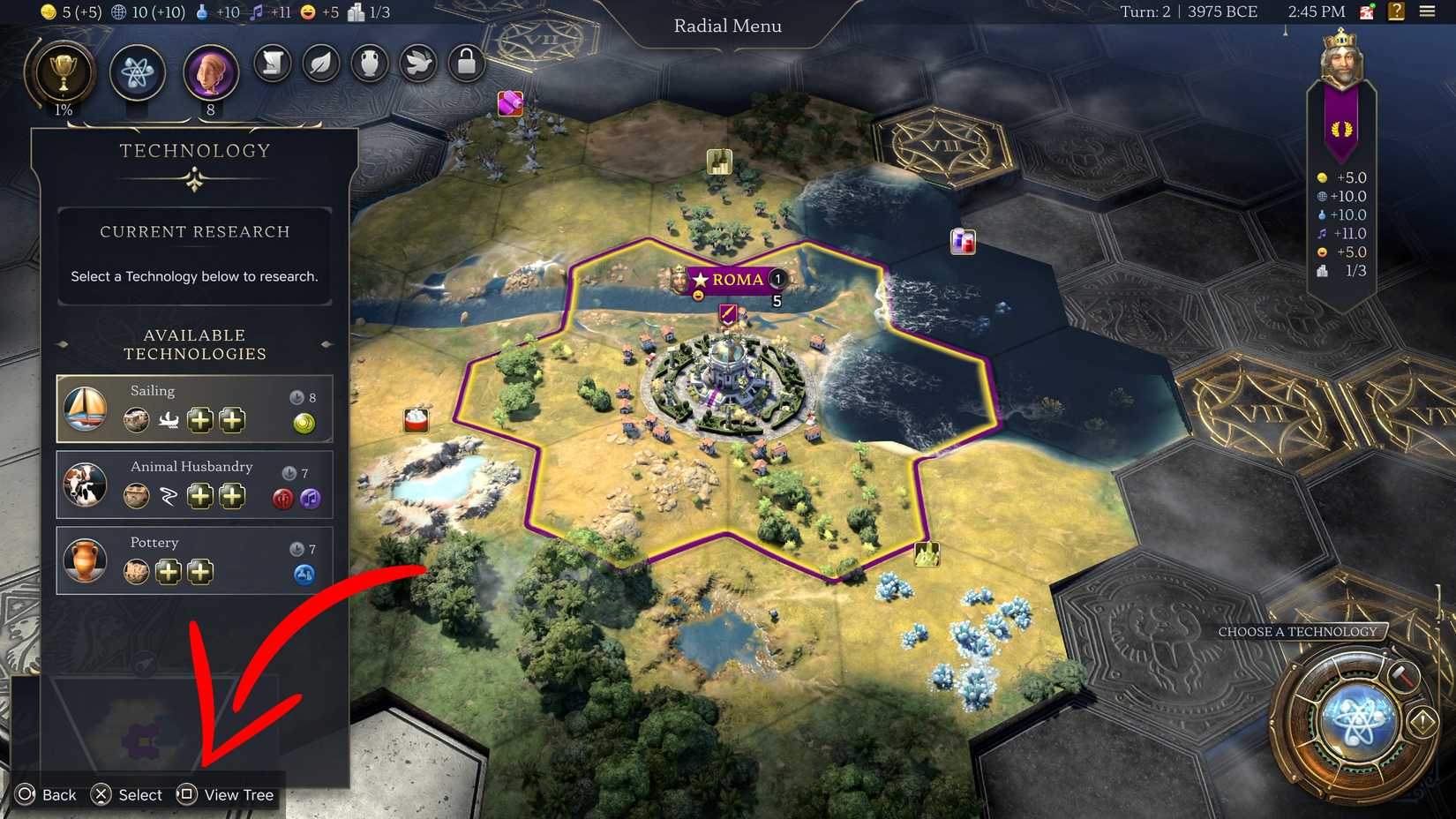Click the exclamation notification diamond button

1423,721
